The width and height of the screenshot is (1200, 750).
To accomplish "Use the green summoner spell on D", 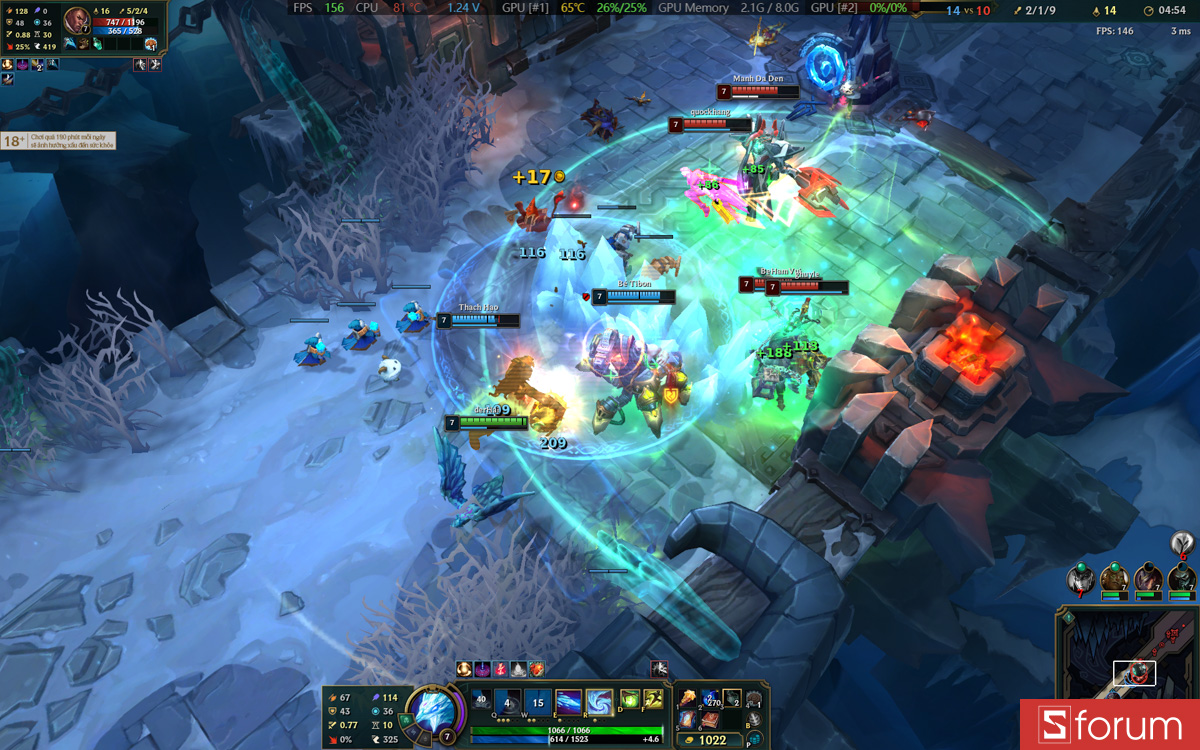I will [630, 700].
